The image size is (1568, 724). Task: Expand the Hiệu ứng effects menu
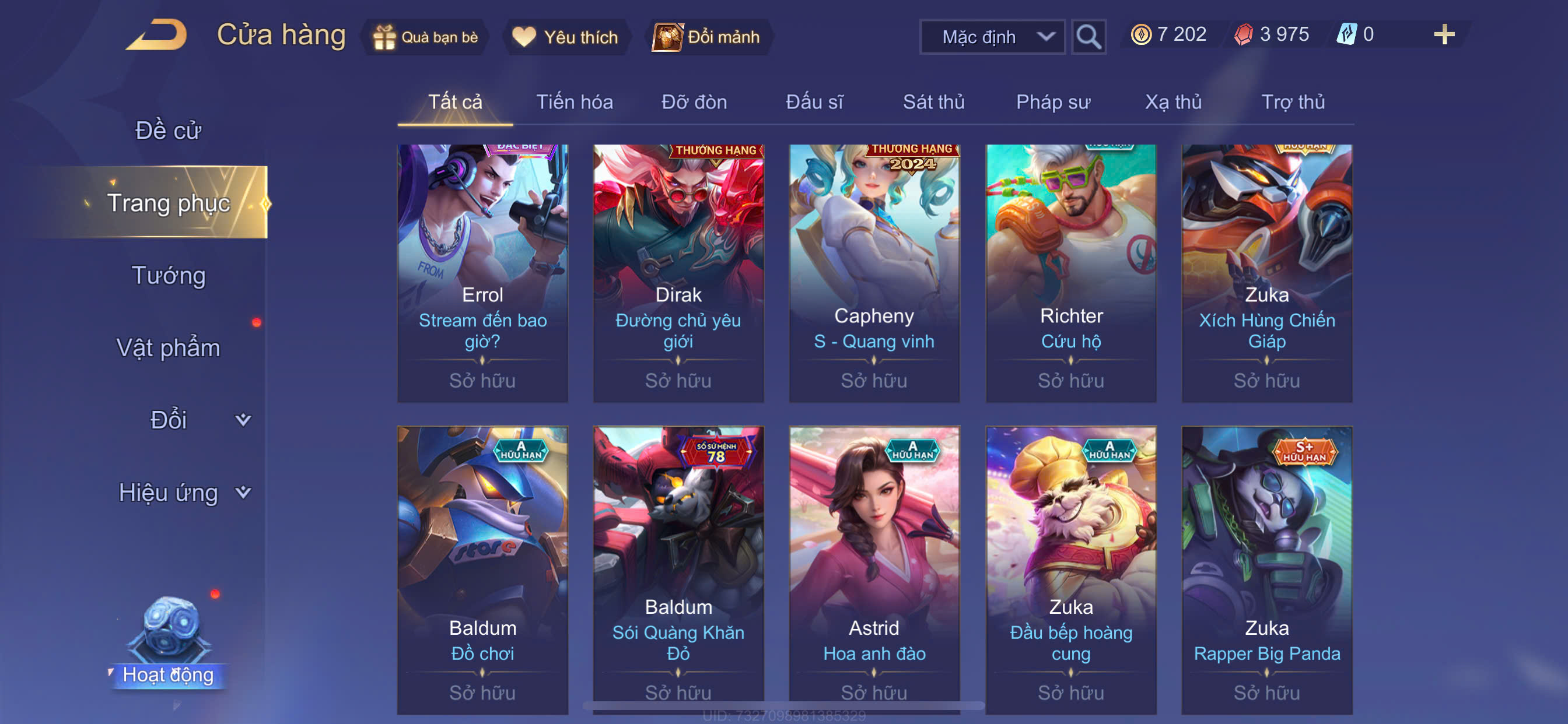coord(183,492)
